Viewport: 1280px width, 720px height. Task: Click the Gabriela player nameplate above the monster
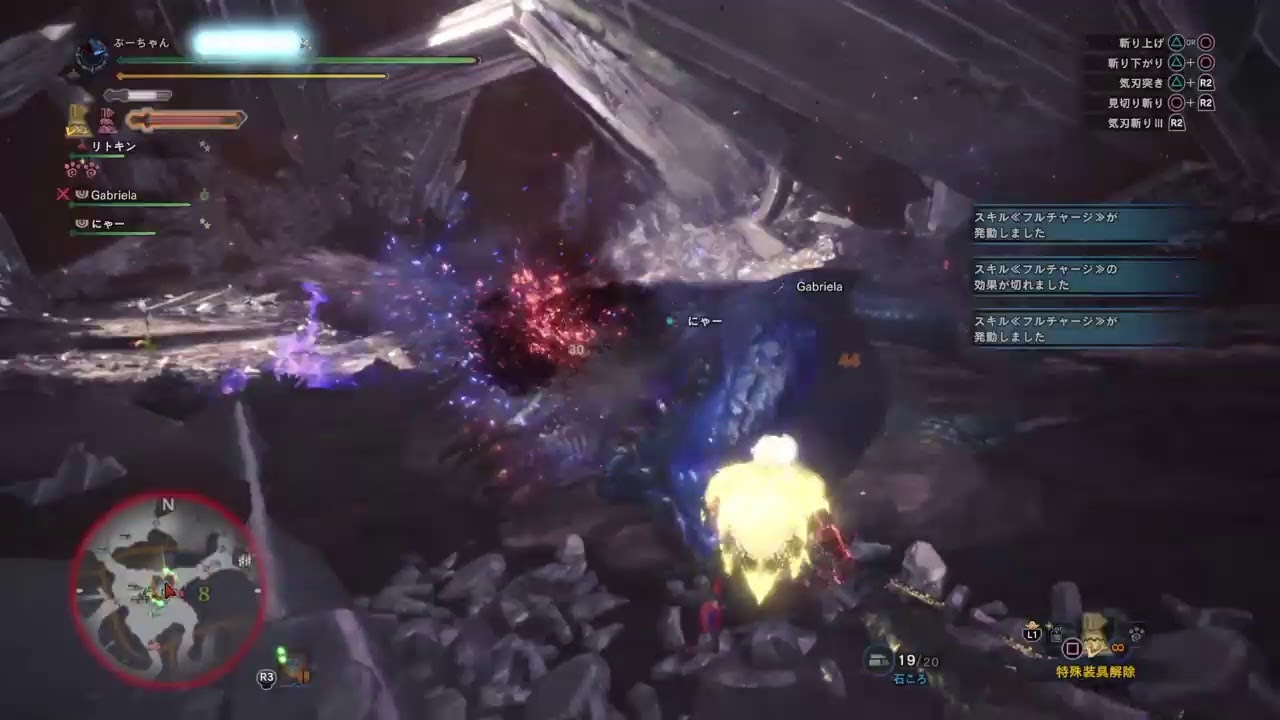point(819,287)
